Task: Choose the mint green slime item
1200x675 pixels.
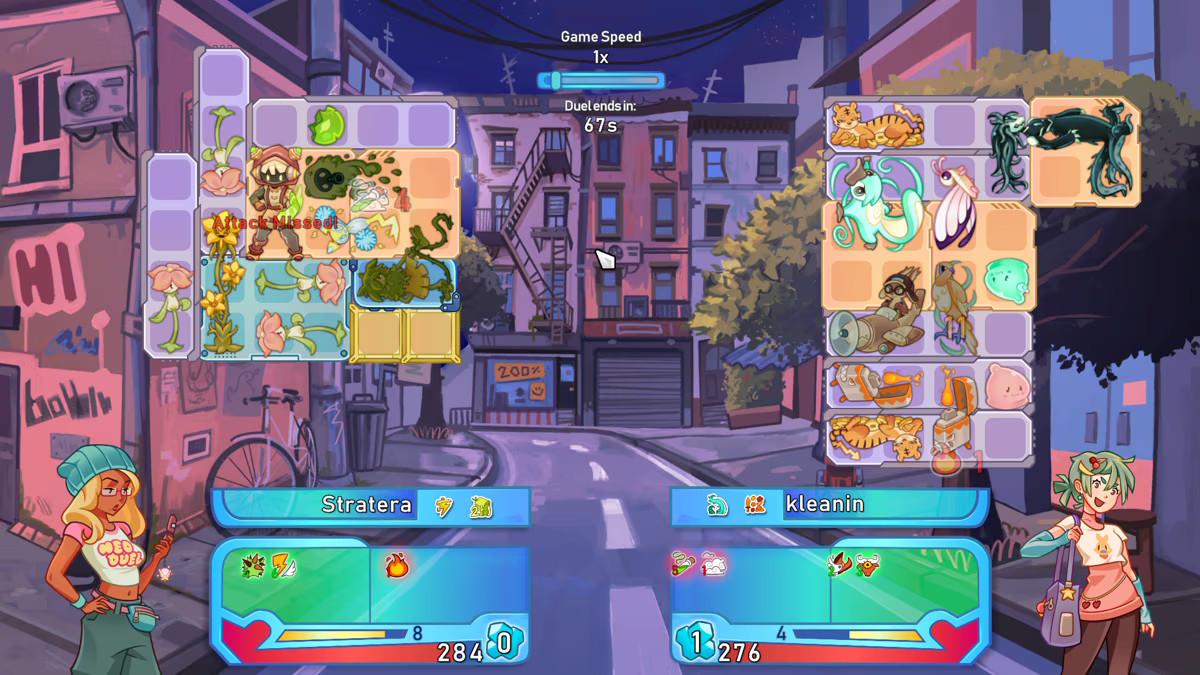Action: [x=1005, y=281]
